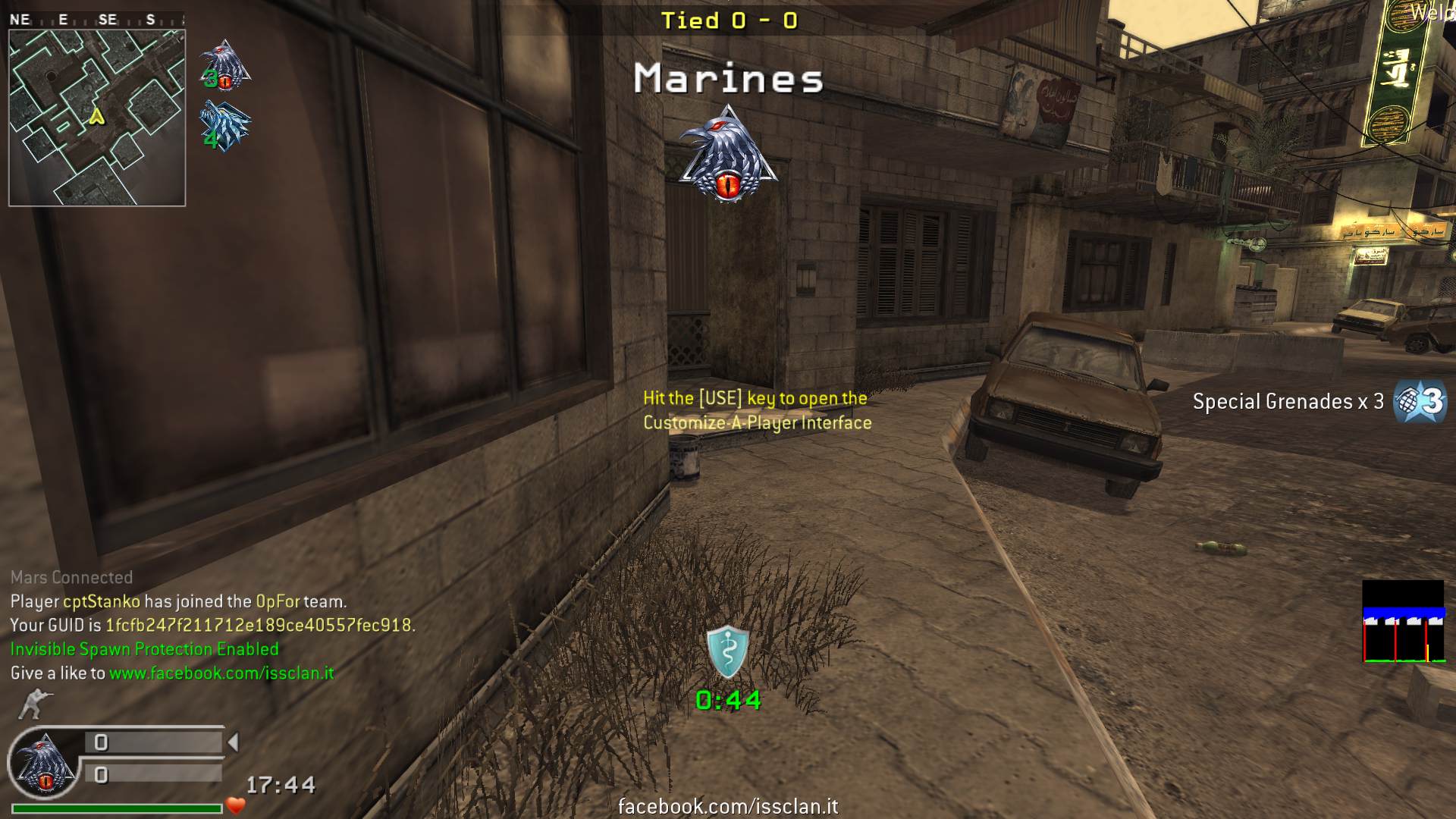Click the network lag graph
This screenshot has width=1456, height=819.
click(x=1403, y=621)
